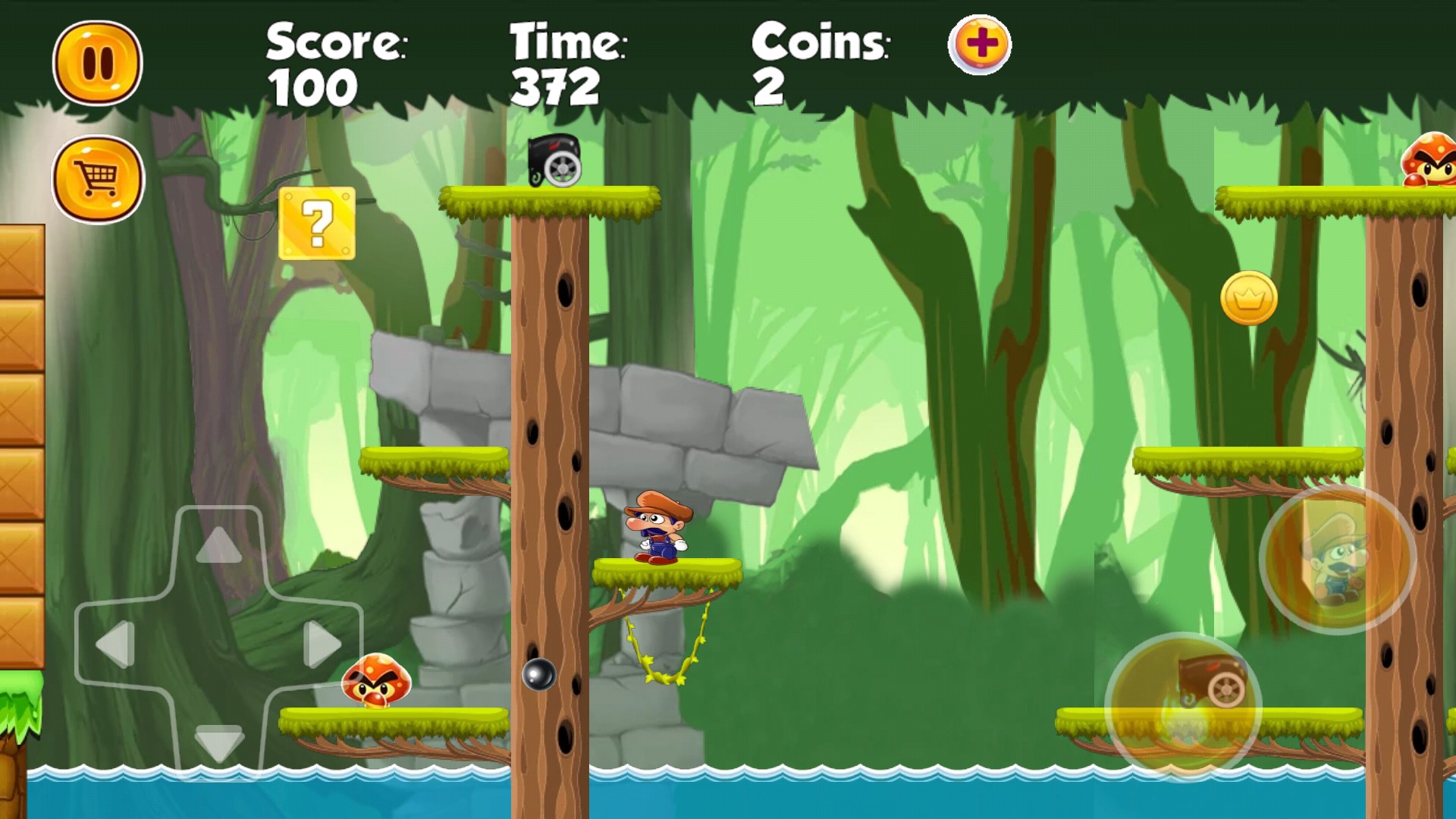The image size is (1456, 819).
Task: Move right using the D-pad right arrow
Action: tap(322, 645)
